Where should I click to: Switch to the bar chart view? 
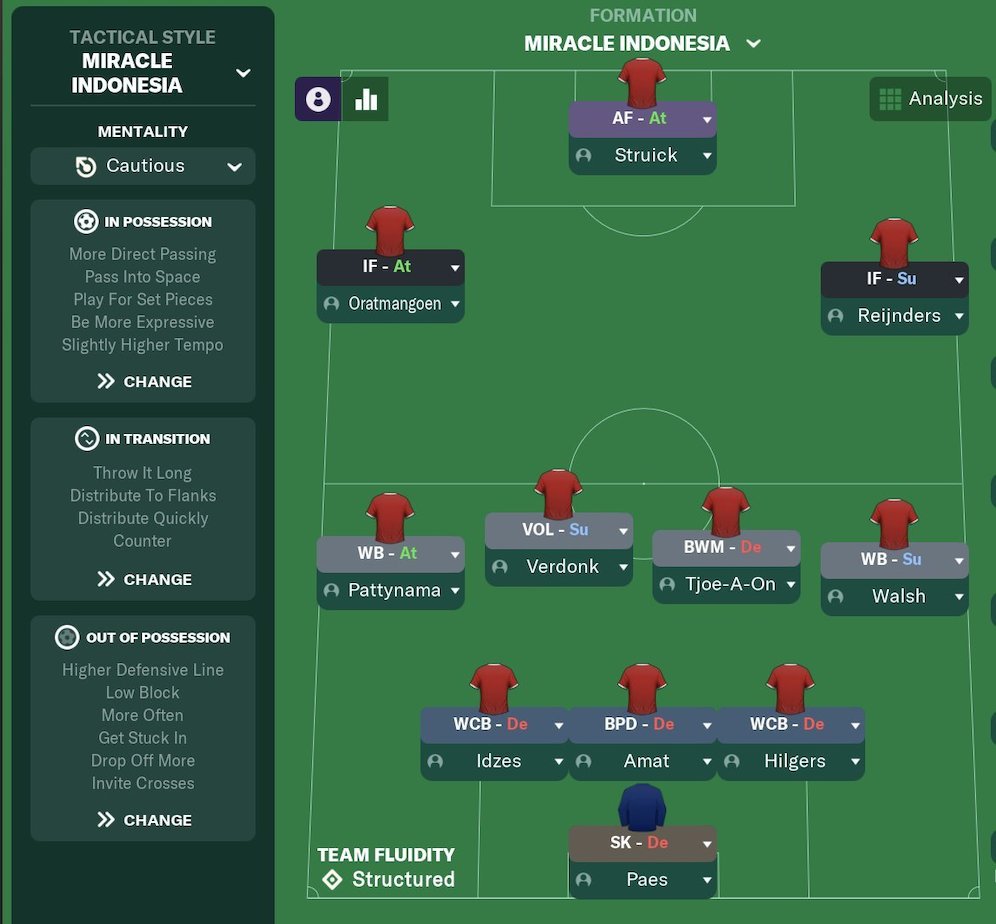(x=366, y=99)
